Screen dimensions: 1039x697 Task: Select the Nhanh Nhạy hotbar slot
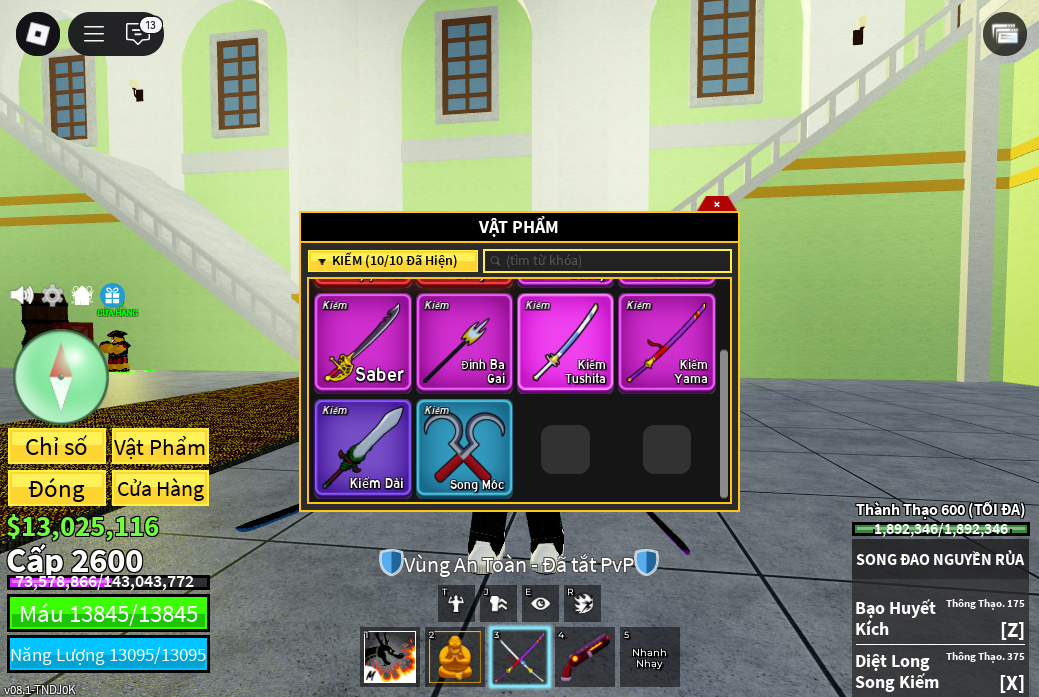[649, 657]
